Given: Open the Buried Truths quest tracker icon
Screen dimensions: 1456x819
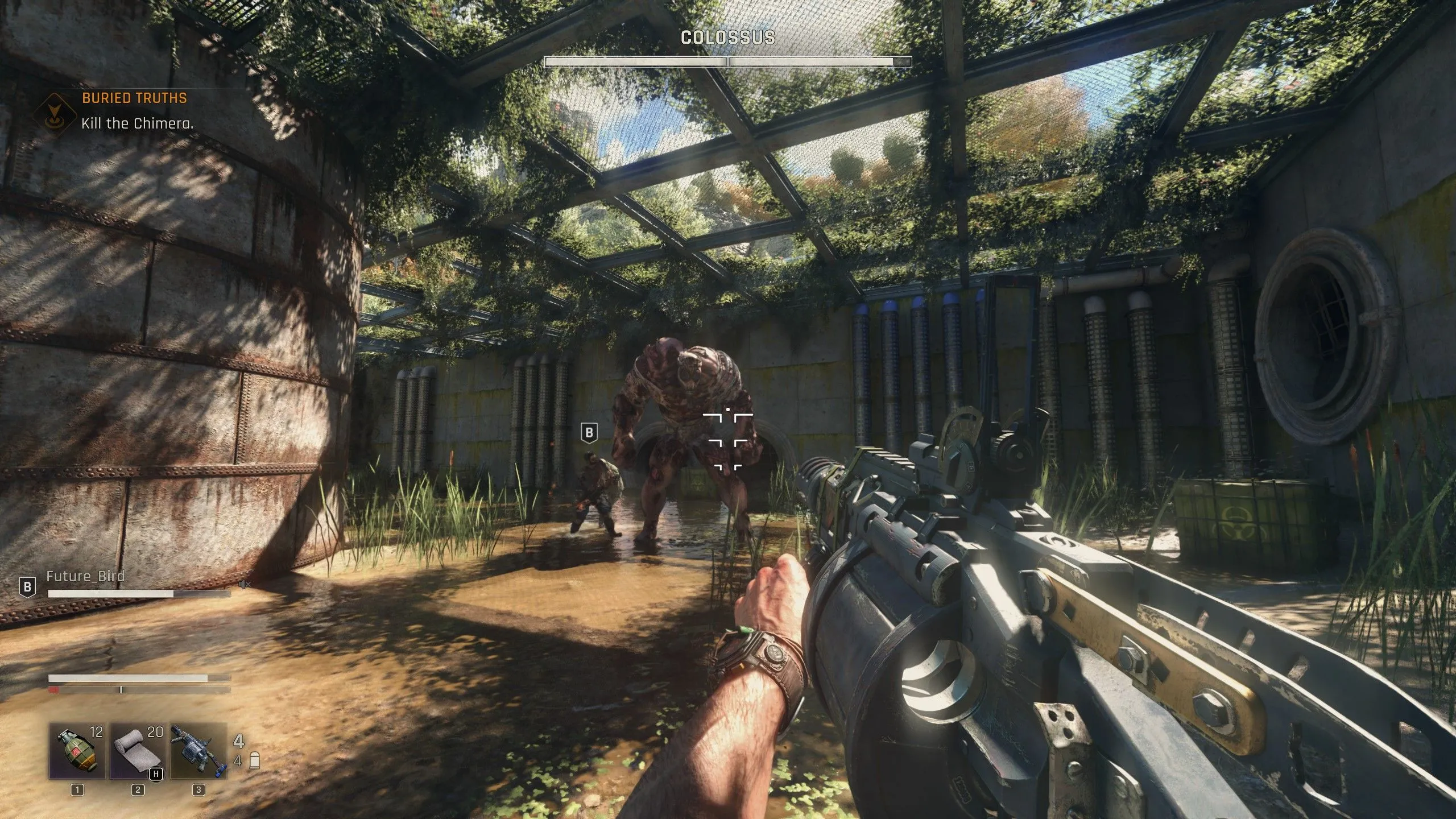Looking at the screenshot, I should click(55, 111).
